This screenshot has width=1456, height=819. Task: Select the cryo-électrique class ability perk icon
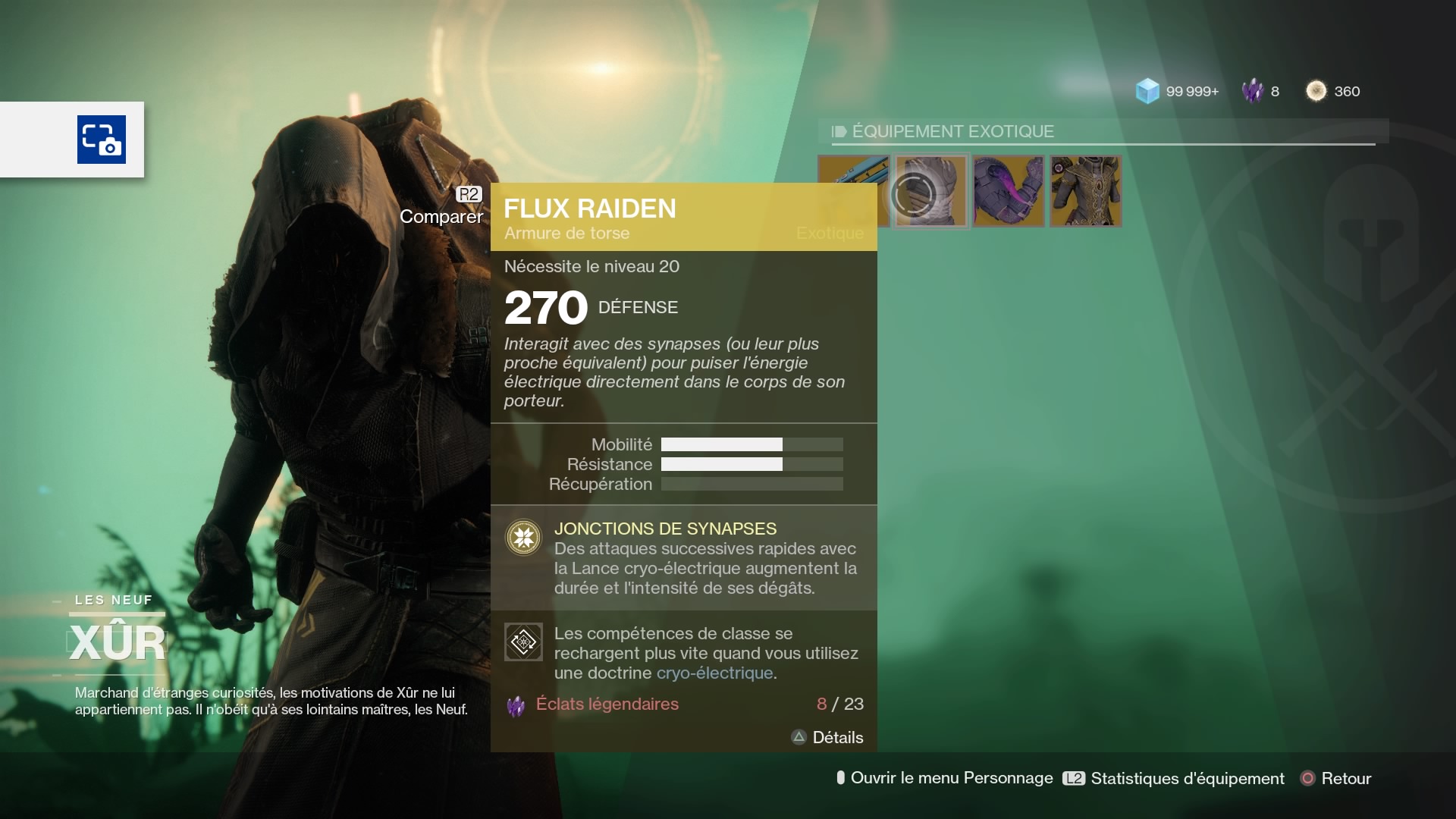pos(523,642)
